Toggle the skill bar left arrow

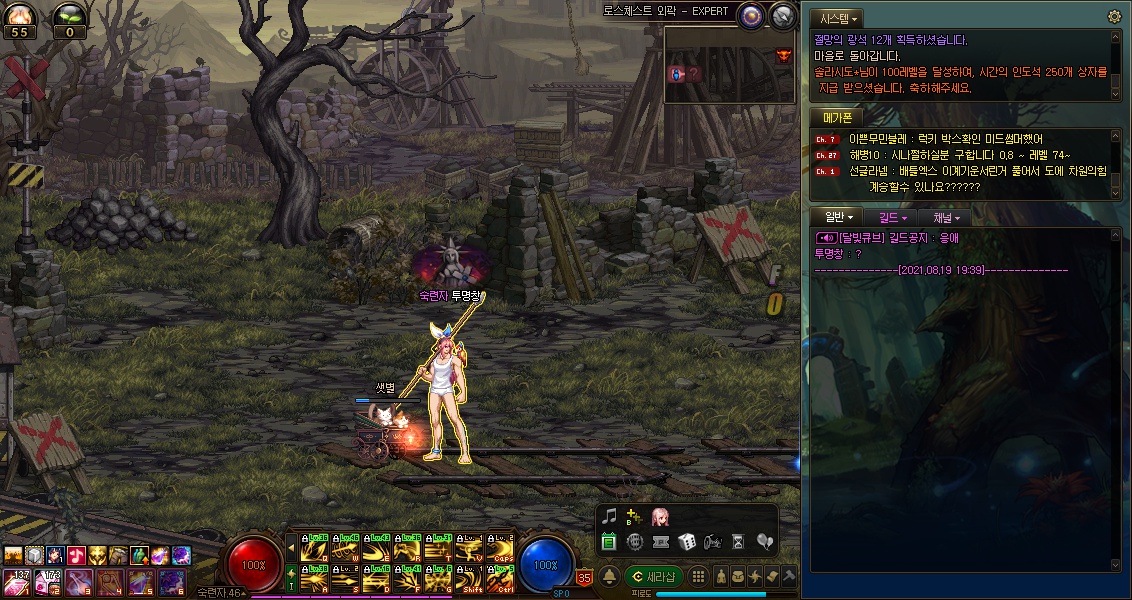291,547
